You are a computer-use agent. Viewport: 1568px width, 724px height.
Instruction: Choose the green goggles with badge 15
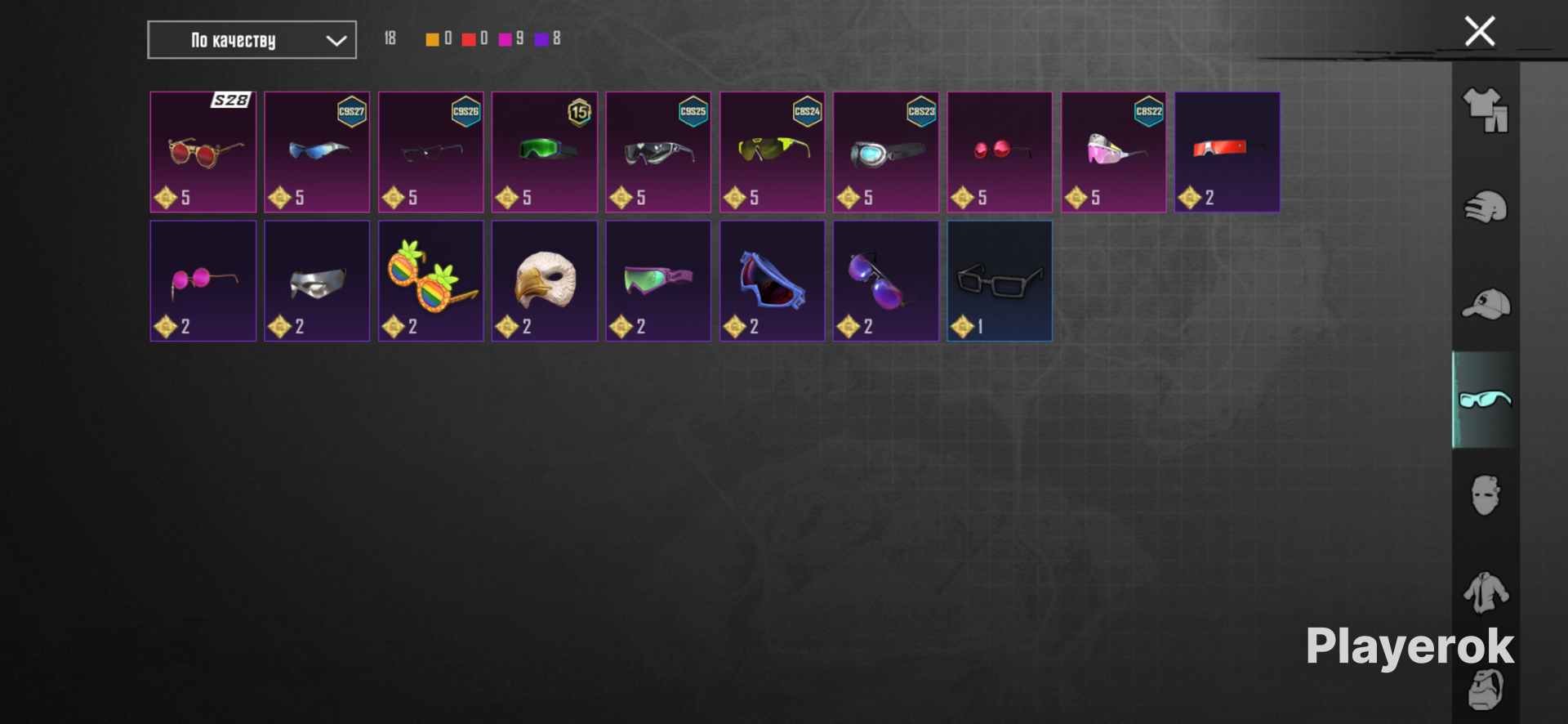pyautogui.click(x=545, y=152)
